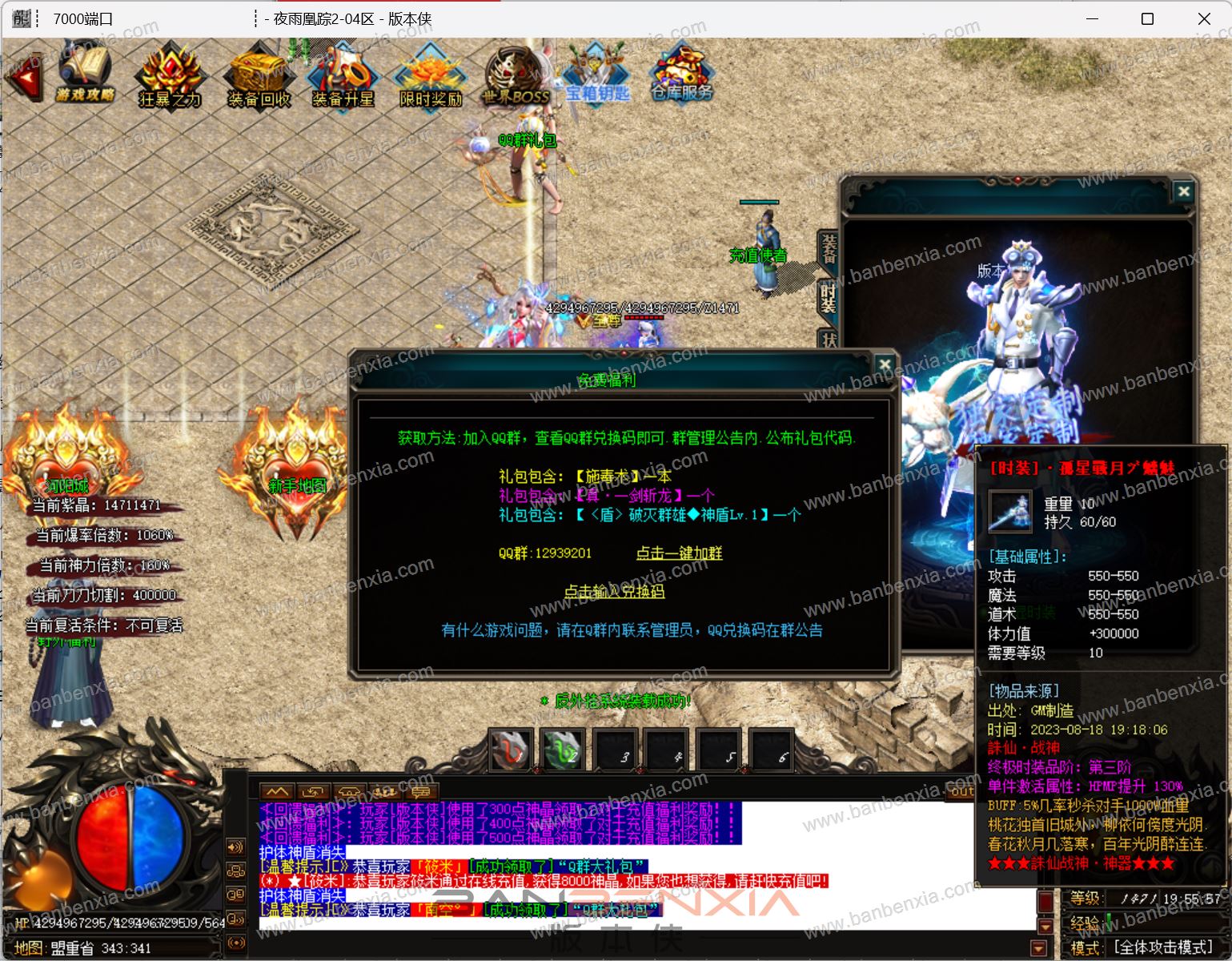Click the 点击一键加群 join group link

coord(679,553)
